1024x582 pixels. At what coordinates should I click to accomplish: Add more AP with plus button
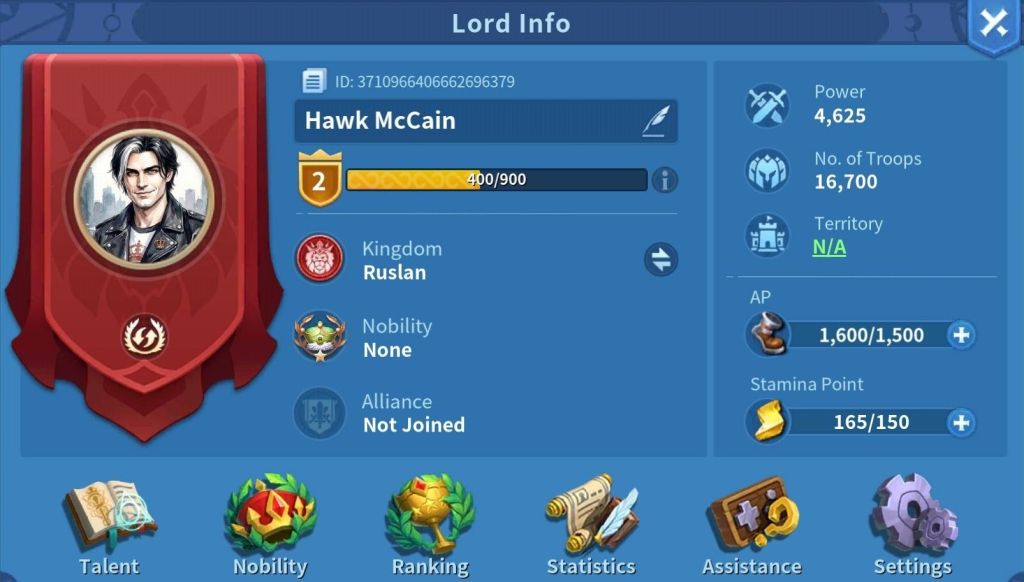point(961,335)
